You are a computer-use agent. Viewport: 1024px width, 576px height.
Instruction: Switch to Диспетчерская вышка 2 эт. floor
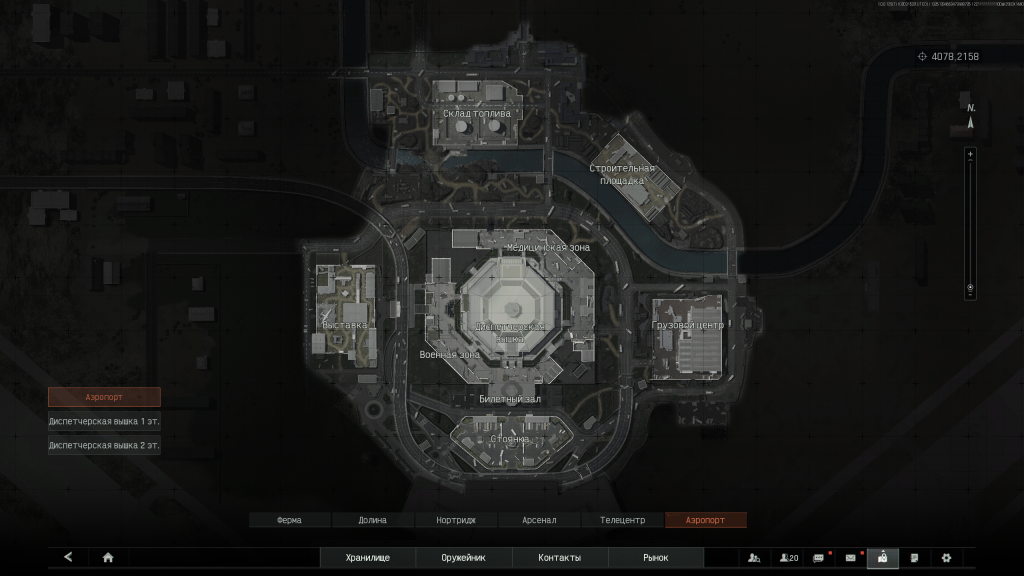tap(104, 446)
